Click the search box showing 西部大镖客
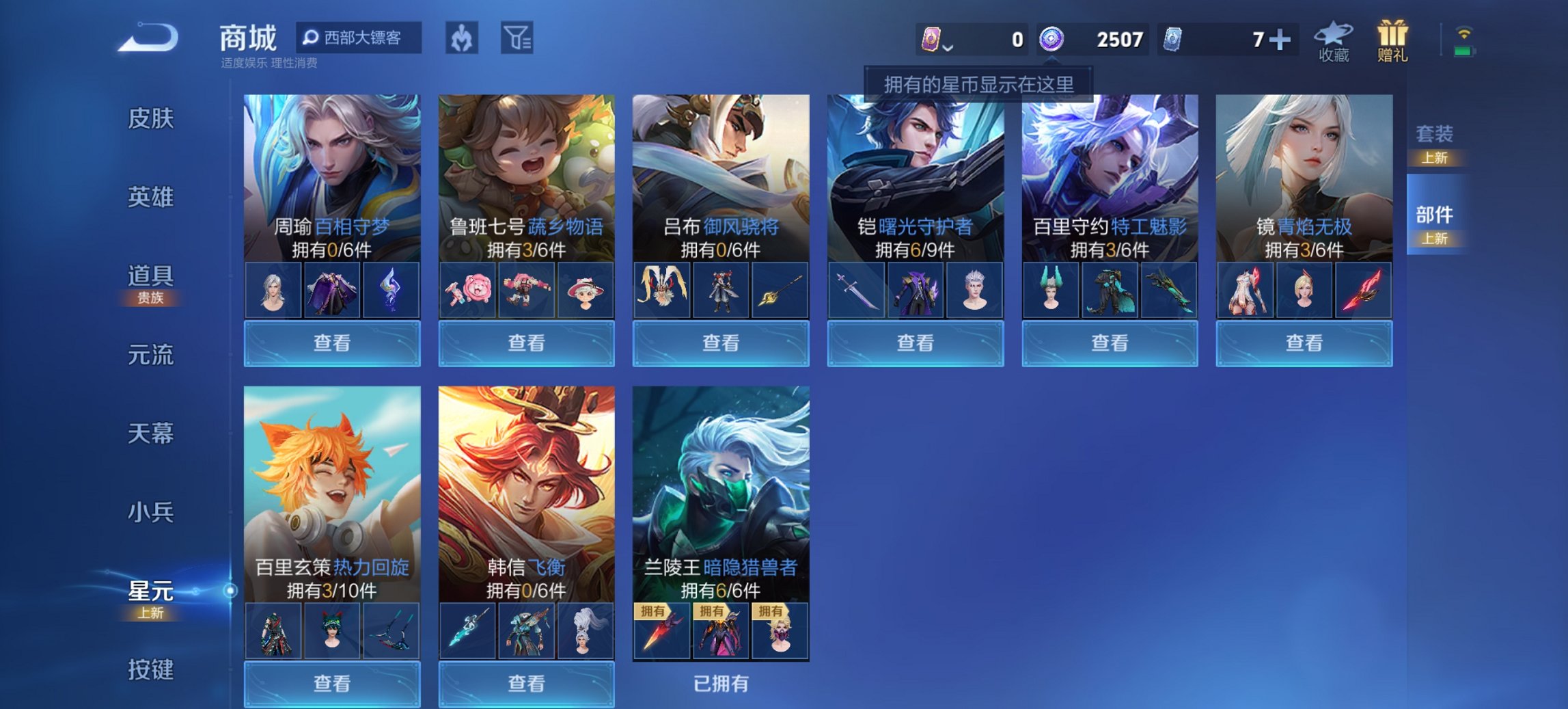This screenshot has width=1568, height=709. pos(359,38)
